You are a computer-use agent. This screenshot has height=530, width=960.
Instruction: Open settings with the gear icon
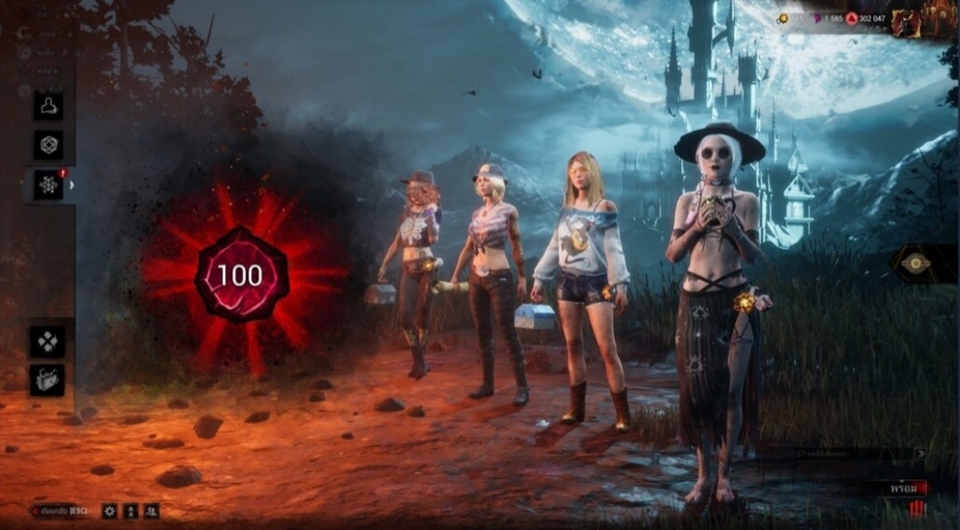tap(110, 511)
